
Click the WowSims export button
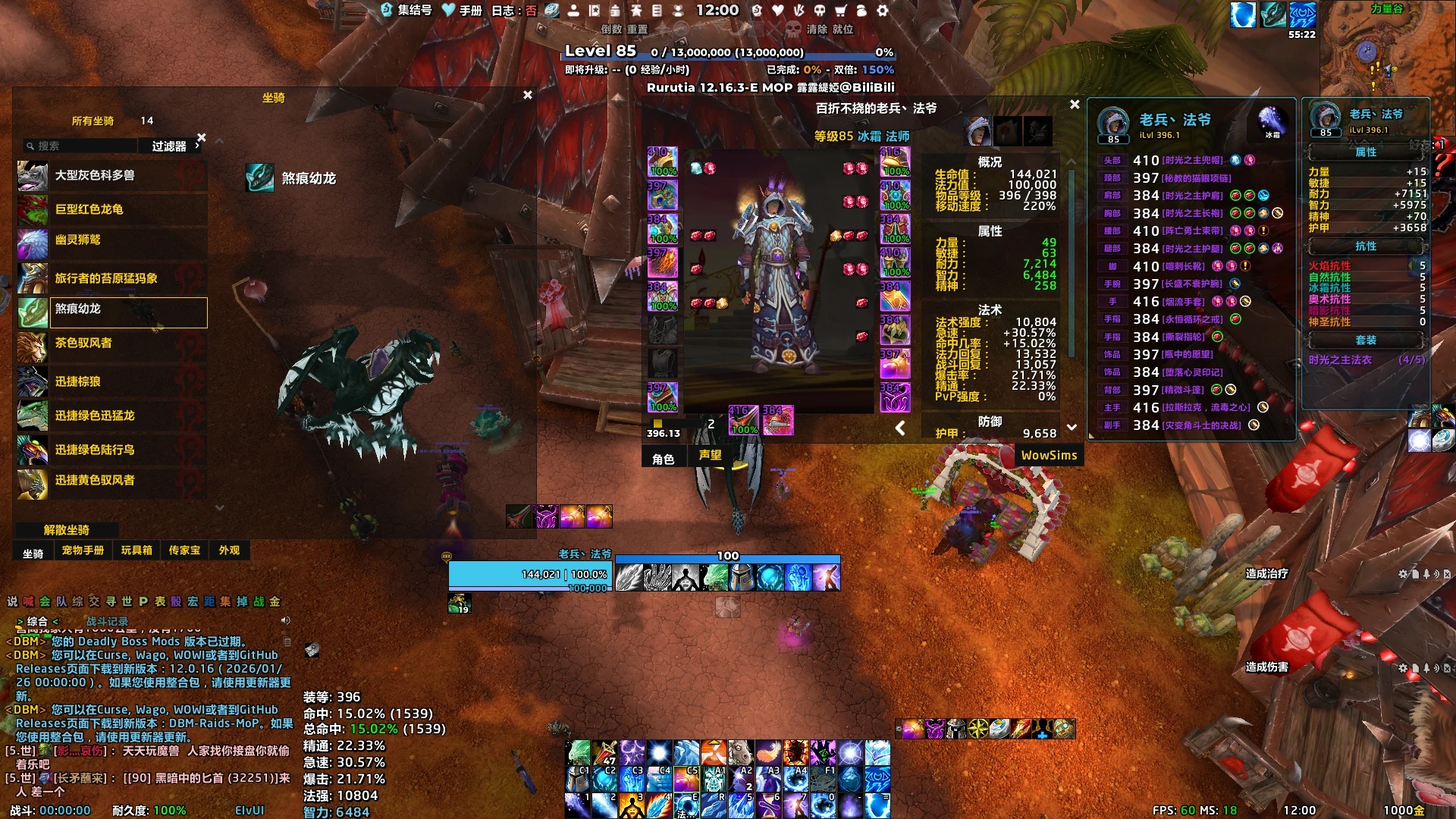click(1049, 456)
